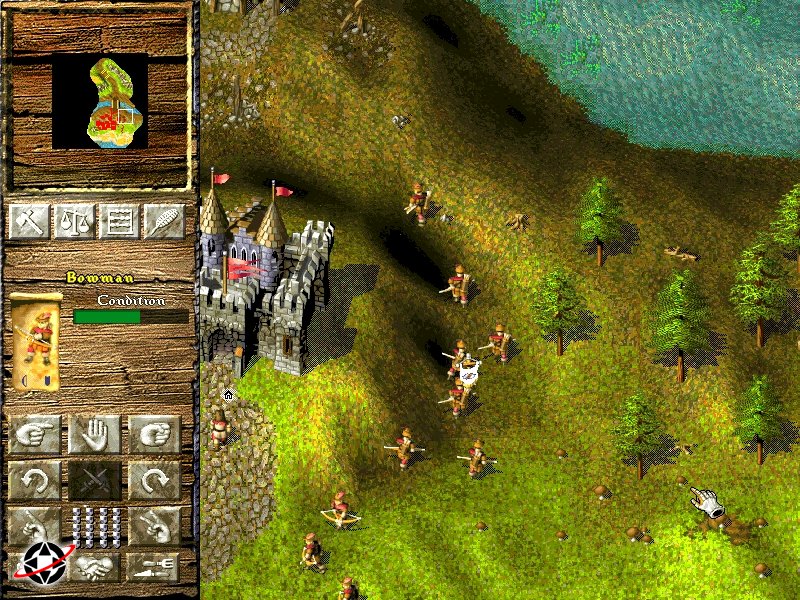Select the handshake link-up command
Screen dimensions: 800x600
click(x=95, y=566)
